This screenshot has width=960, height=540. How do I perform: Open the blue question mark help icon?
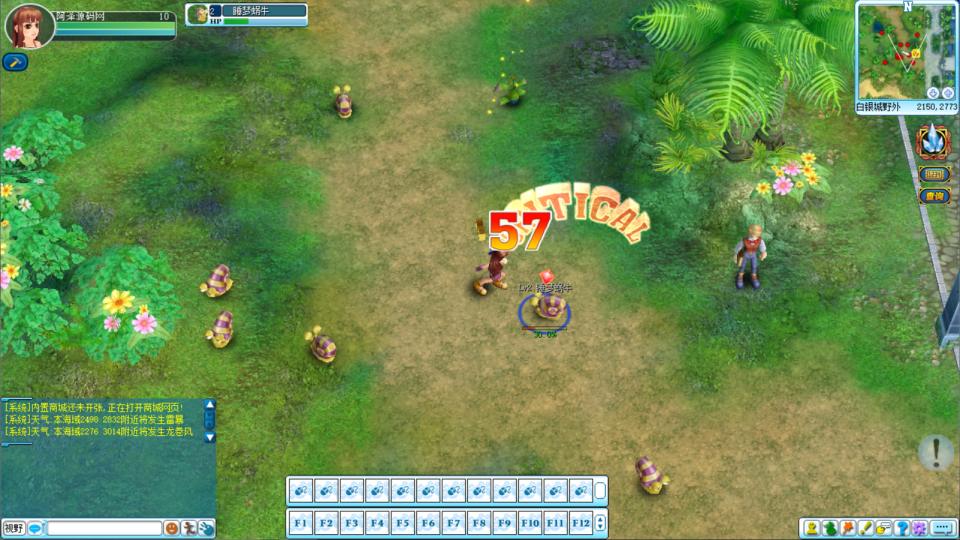tap(902, 528)
